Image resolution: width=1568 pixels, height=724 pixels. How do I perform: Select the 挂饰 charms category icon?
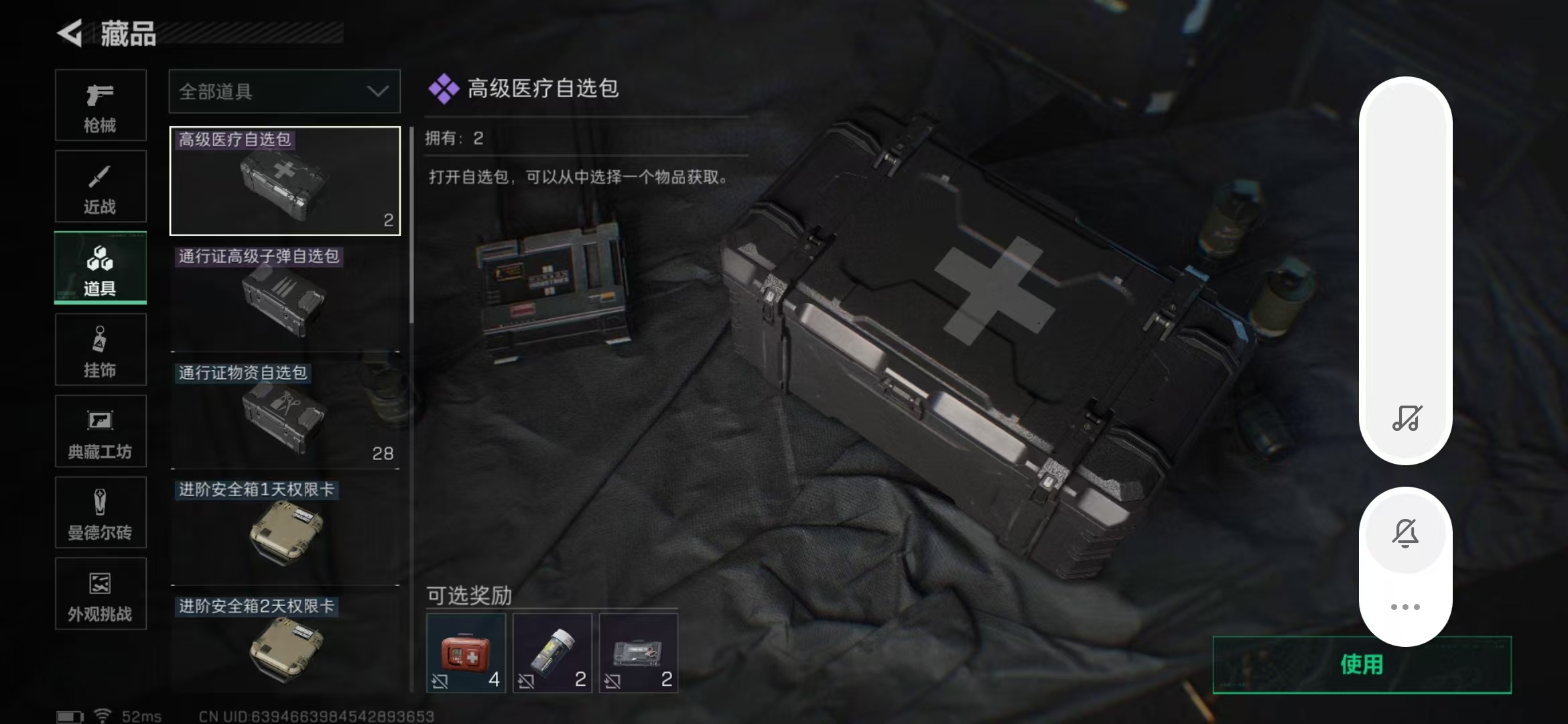pyautogui.click(x=100, y=349)
